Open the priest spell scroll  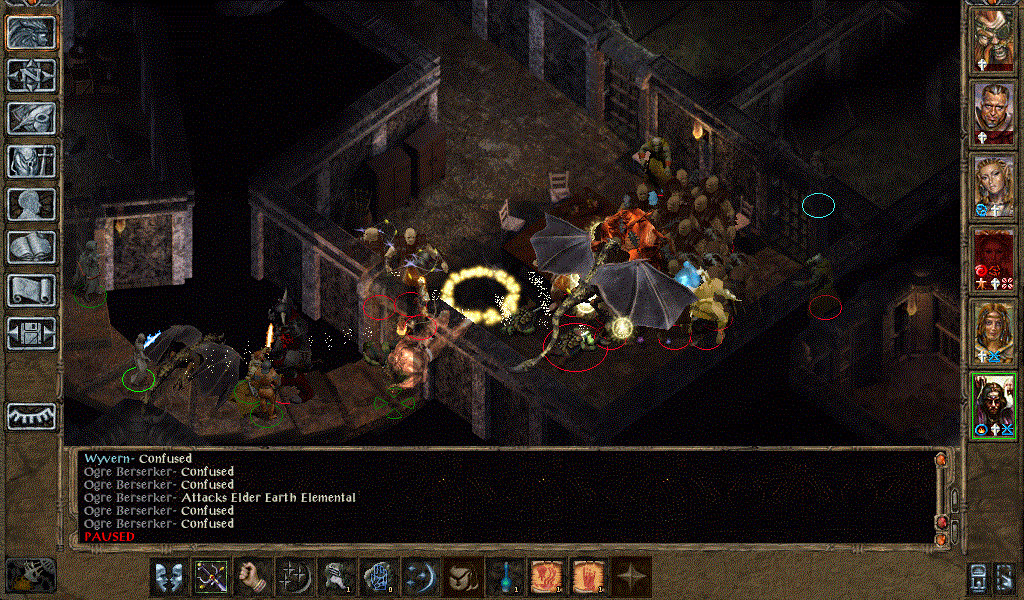tap(32, 290)
